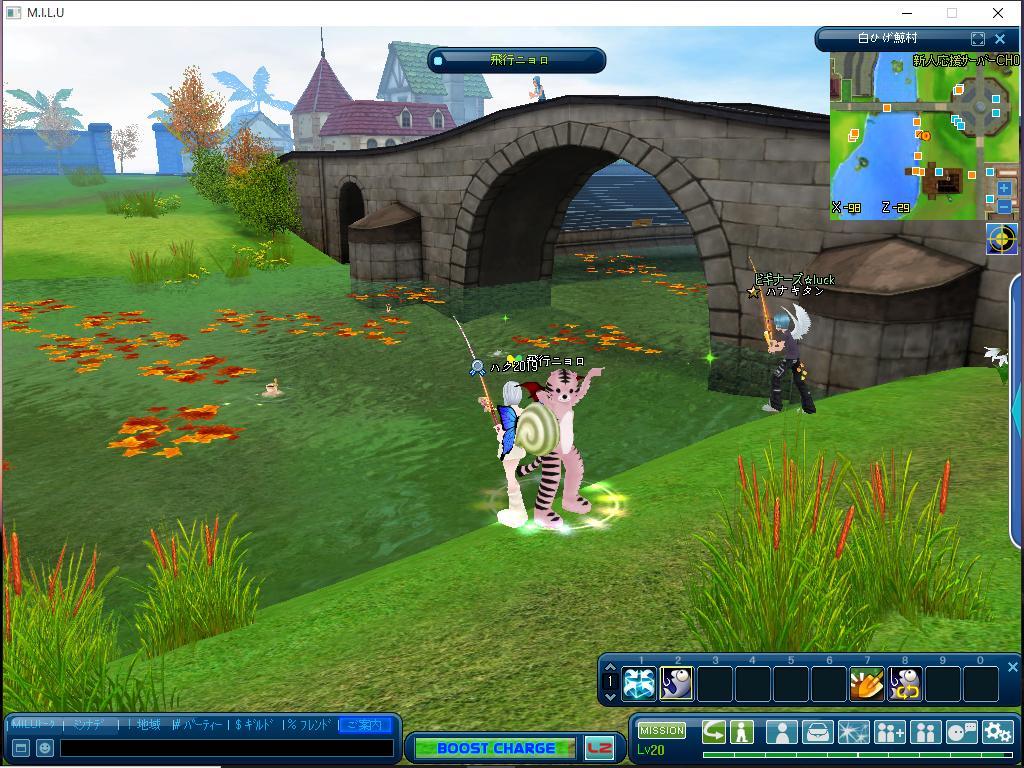Open the inventory bag

click(x=817, y=732)
